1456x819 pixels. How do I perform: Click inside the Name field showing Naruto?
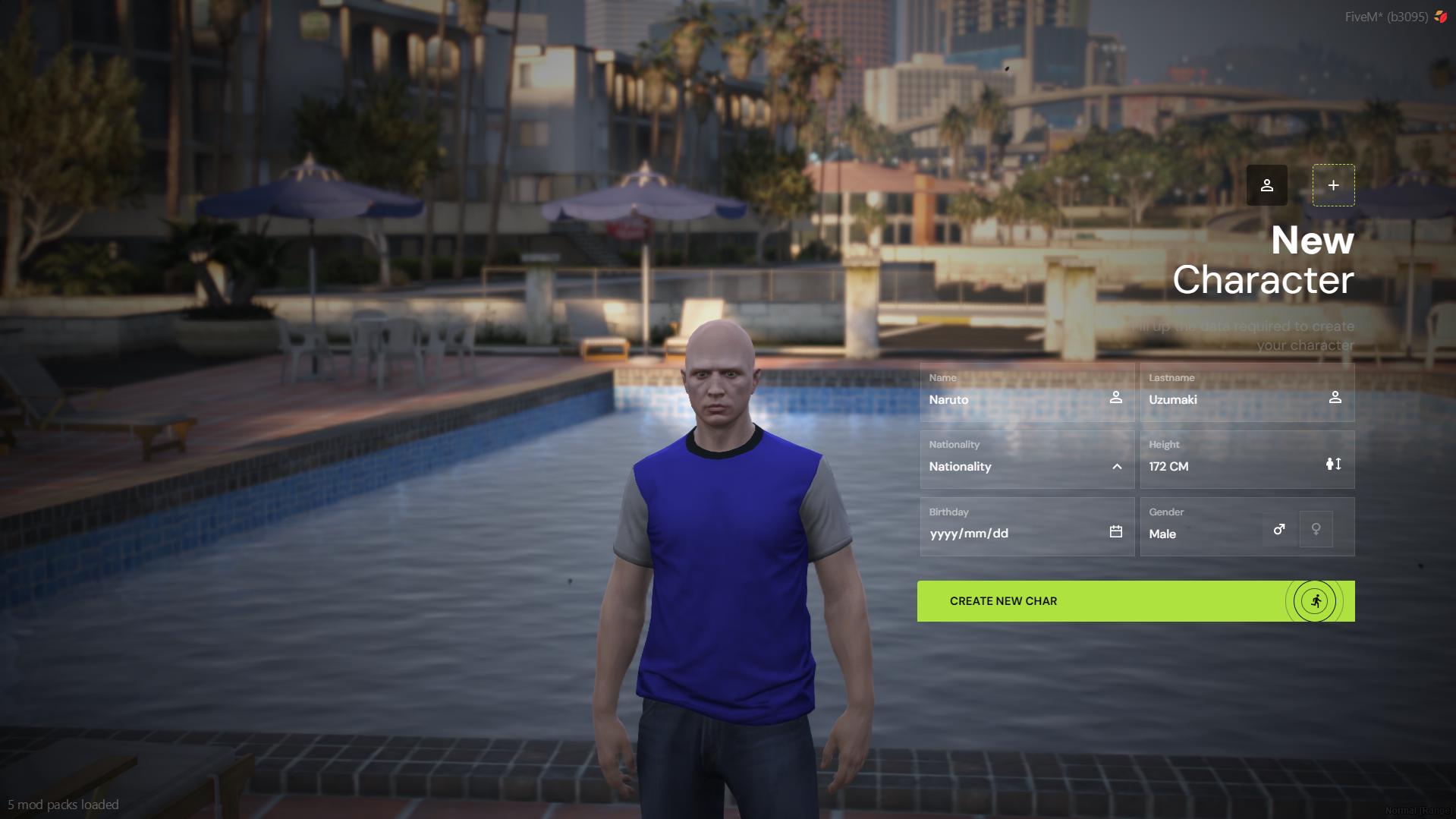(1002, 400)
